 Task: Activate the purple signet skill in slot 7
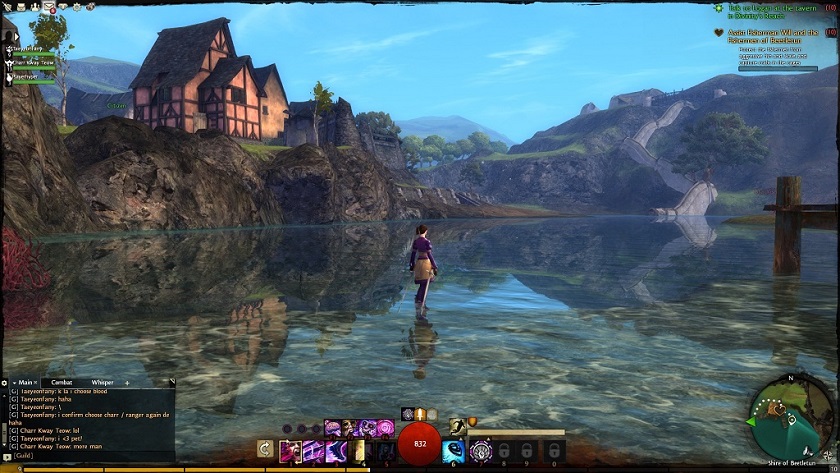click(481, 451)
